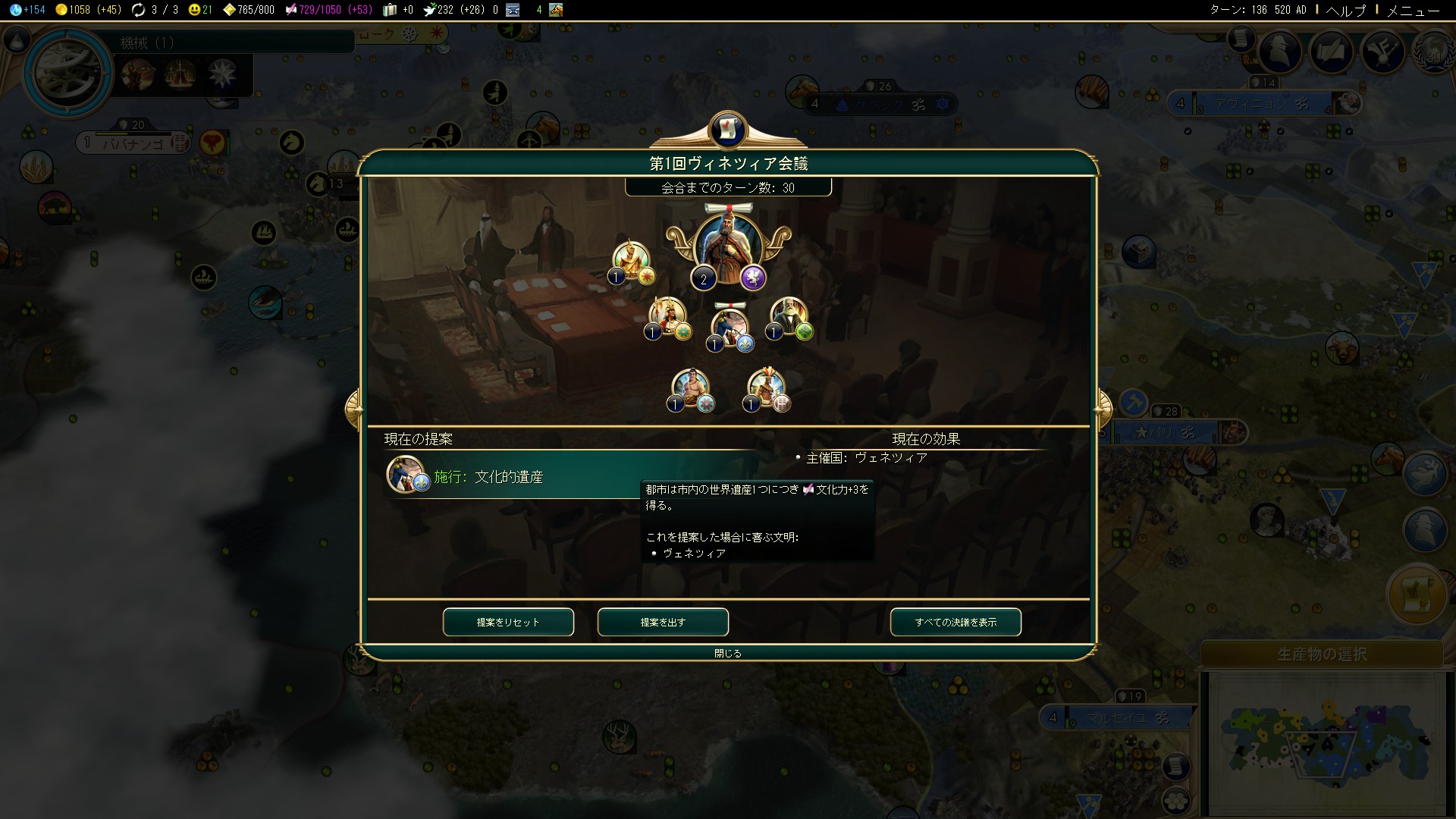Select the host leader portrait with 2 delegates
Image resolution: width=1456 pixels, height=819 pixels.
pyautogui.click(x=727, y=248)
